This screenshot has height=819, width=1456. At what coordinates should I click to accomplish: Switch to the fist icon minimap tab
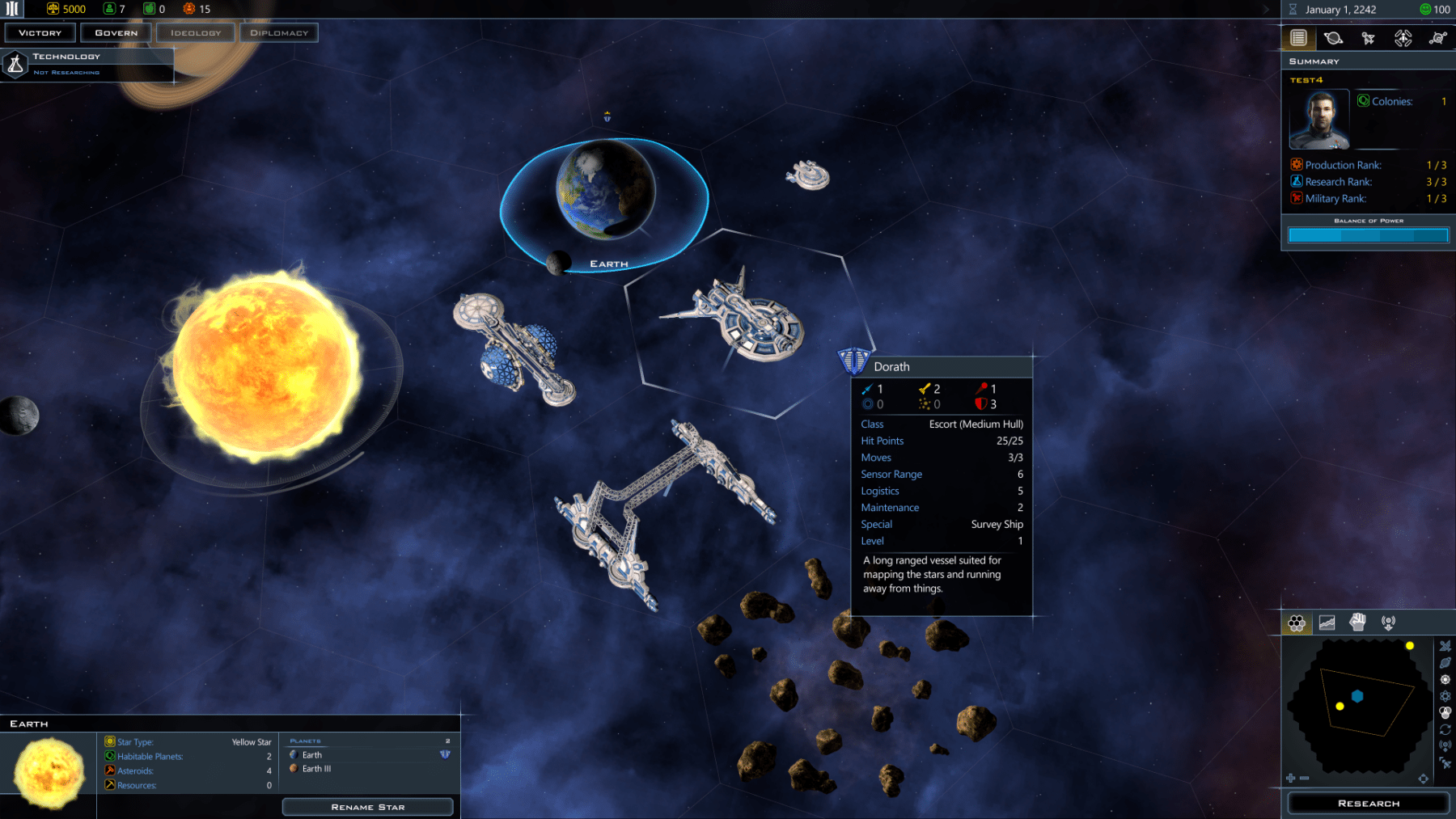point(1357,623)
